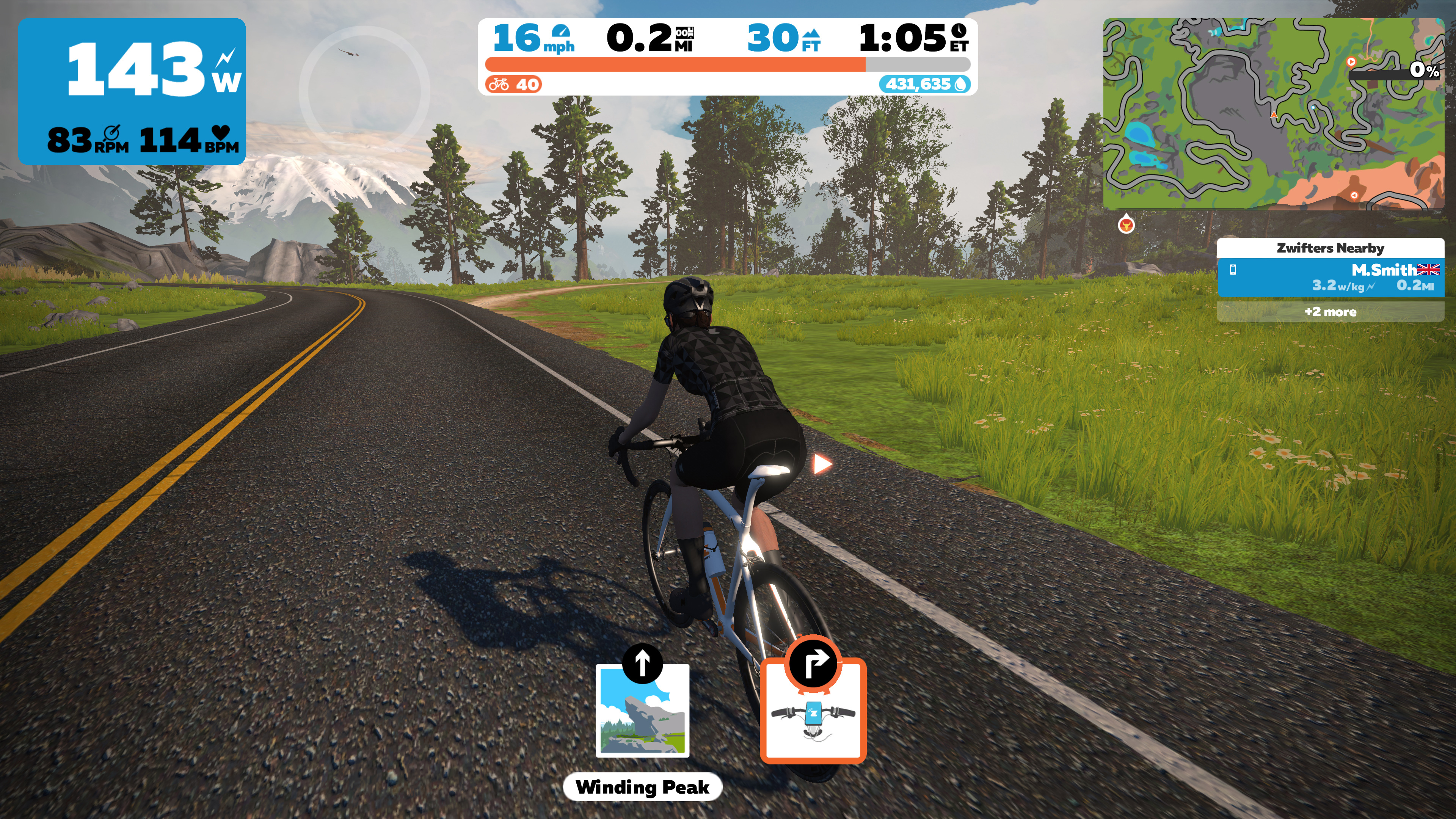Viewport: 1456px width, 819px height.
Task: Expand the +2 more riders row
Action: click(x=1330, y=312)
